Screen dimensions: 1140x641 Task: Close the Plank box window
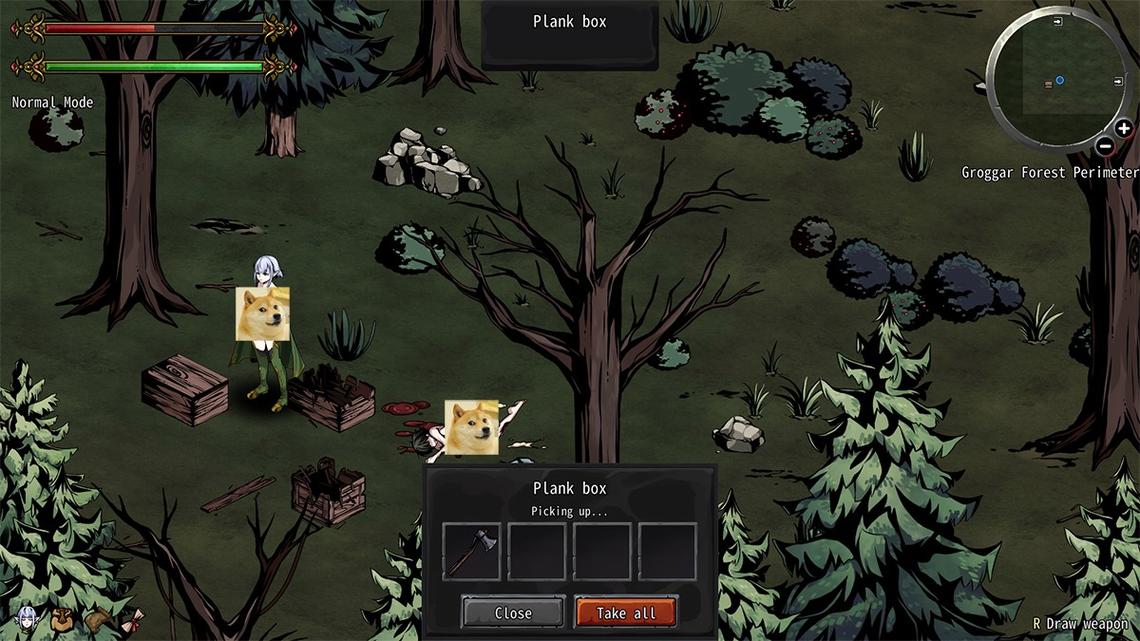(513, 612)
